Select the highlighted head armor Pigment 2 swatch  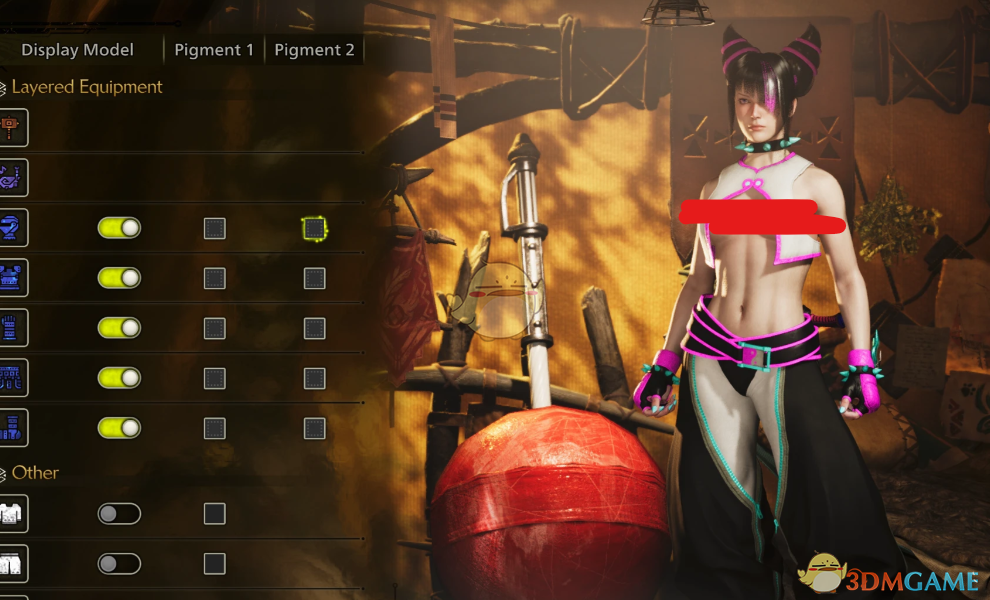314,229
